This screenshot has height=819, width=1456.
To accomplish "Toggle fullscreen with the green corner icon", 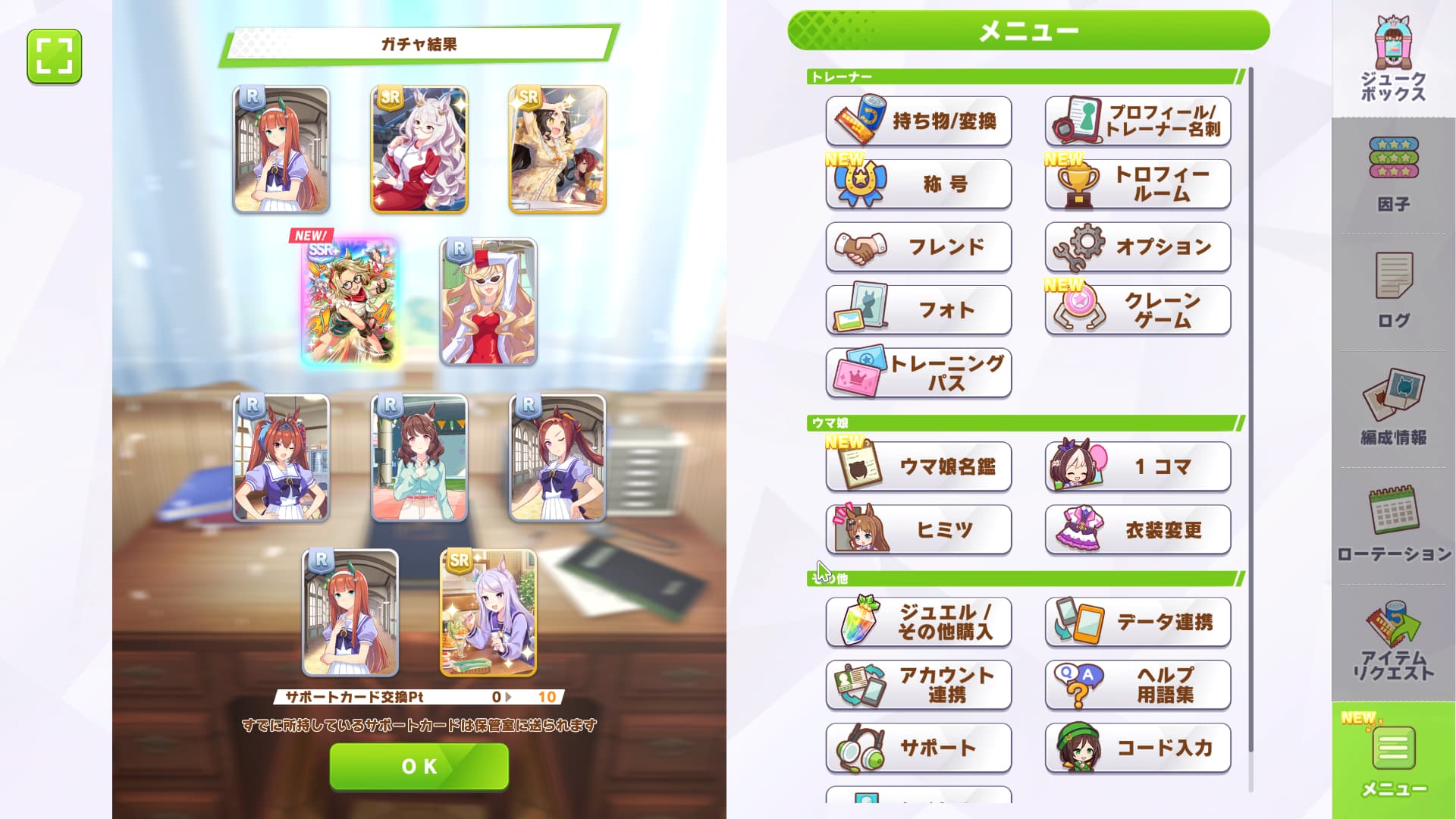I will 55,56.
